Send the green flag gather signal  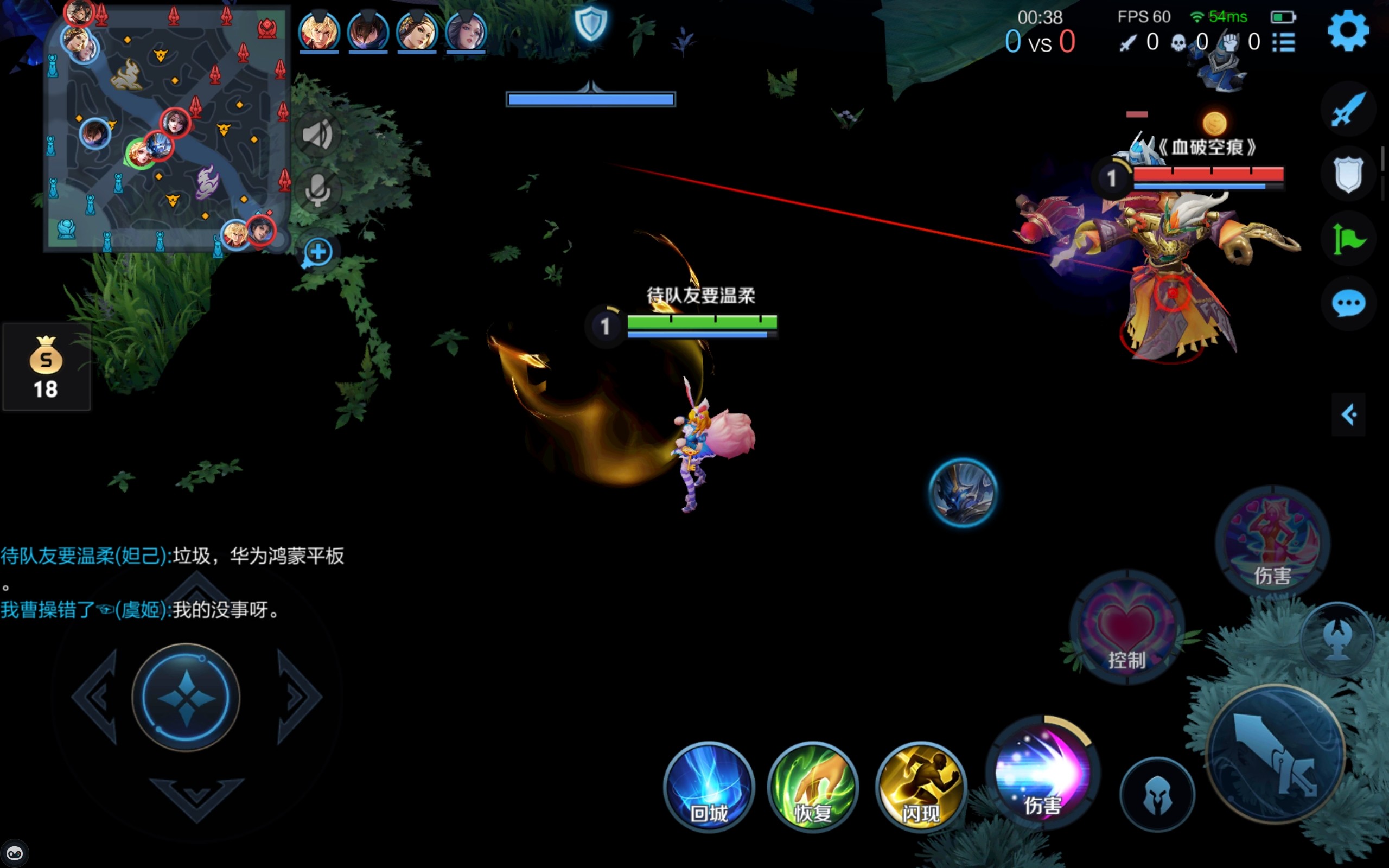click(x=1348, y=239)
